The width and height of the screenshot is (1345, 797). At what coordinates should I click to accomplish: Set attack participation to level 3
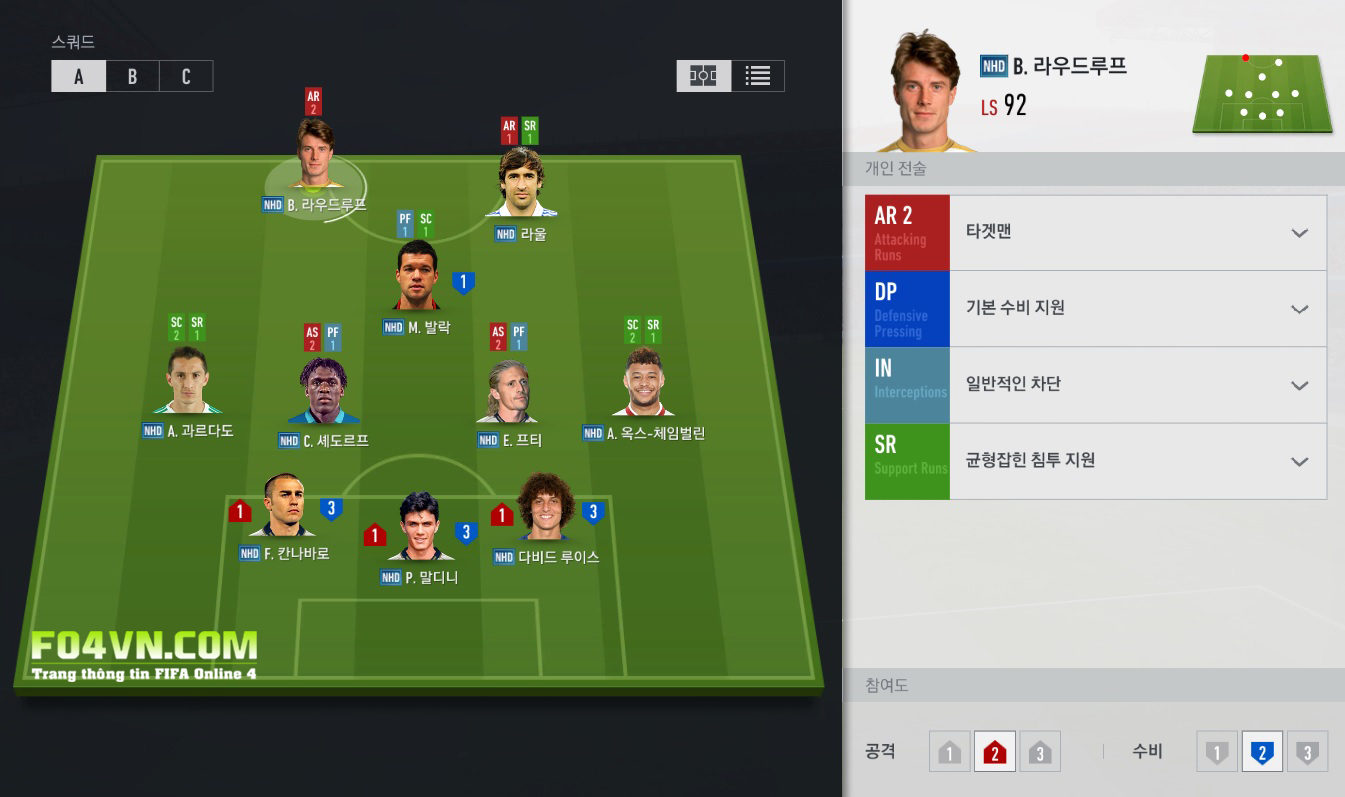pos(1039,752)
